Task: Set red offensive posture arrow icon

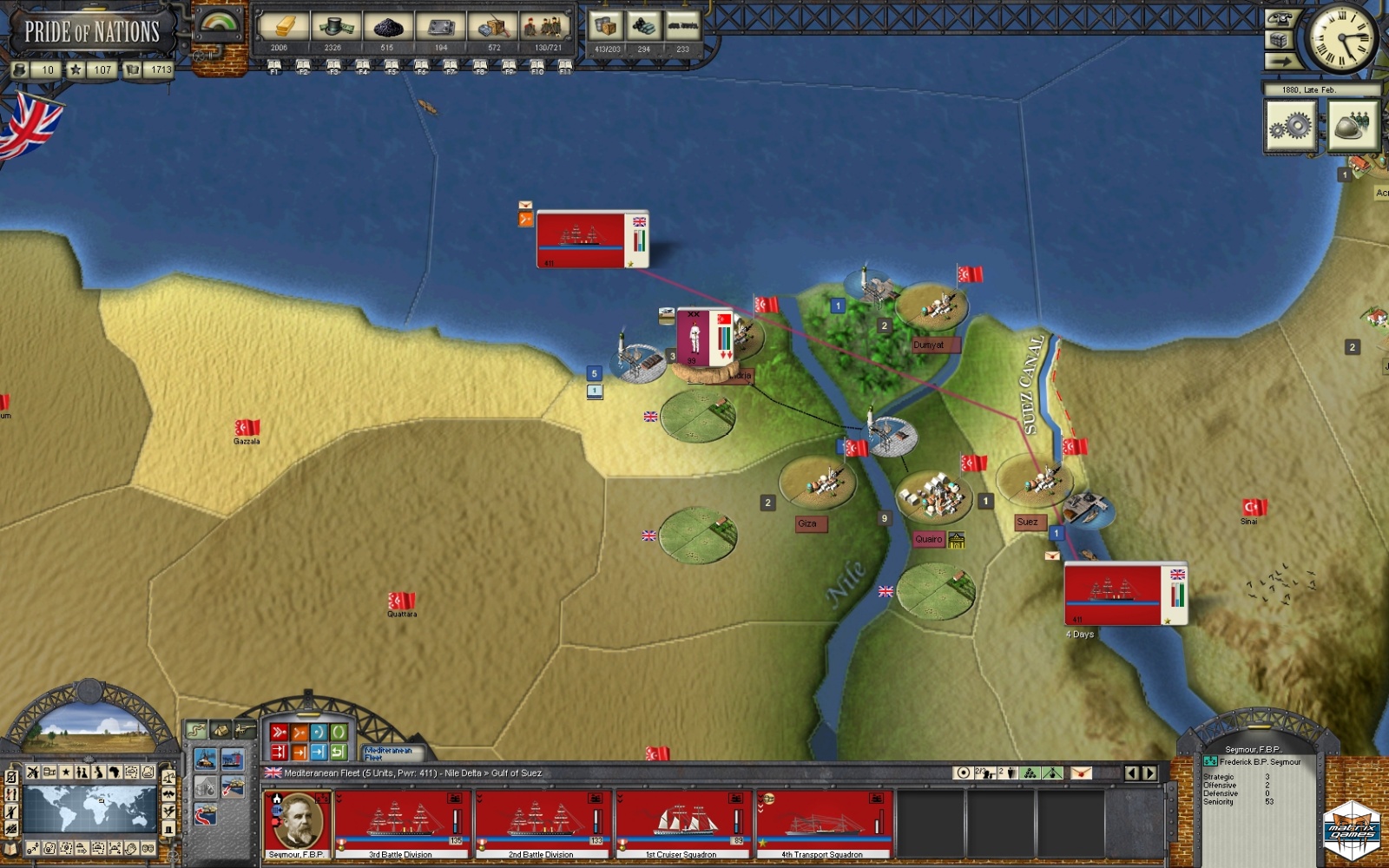Action: [x=279, y=733]
